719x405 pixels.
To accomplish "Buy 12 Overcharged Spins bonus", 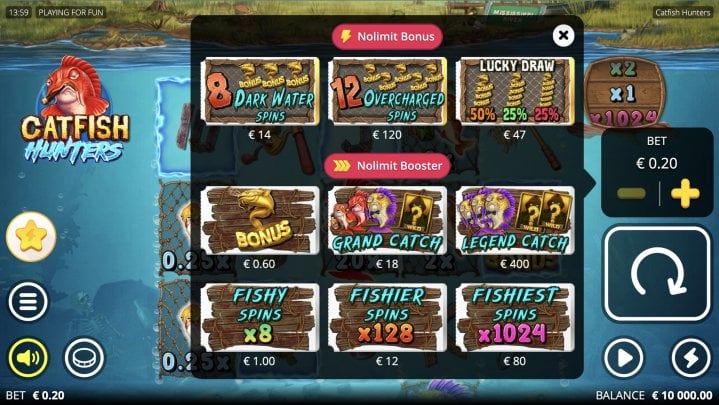I will [388, 91].
